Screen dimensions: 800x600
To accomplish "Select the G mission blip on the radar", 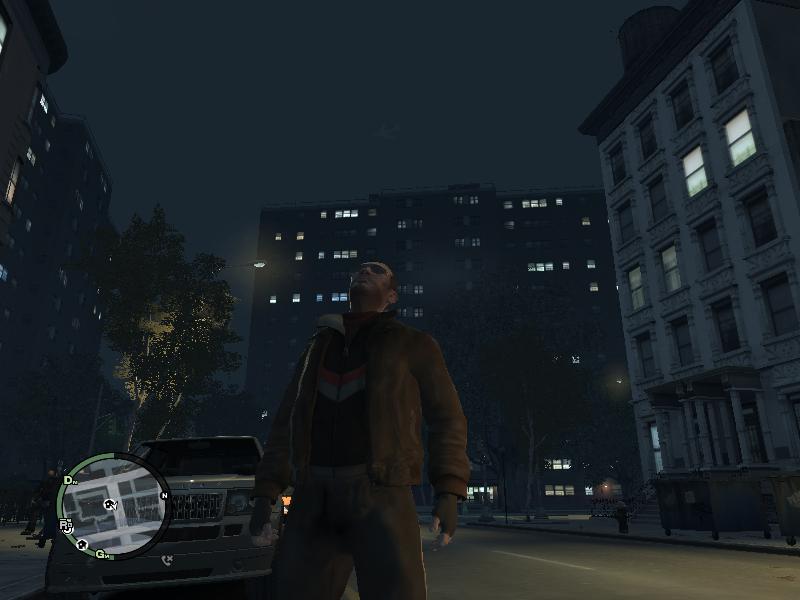I will [x=99, y=554].
